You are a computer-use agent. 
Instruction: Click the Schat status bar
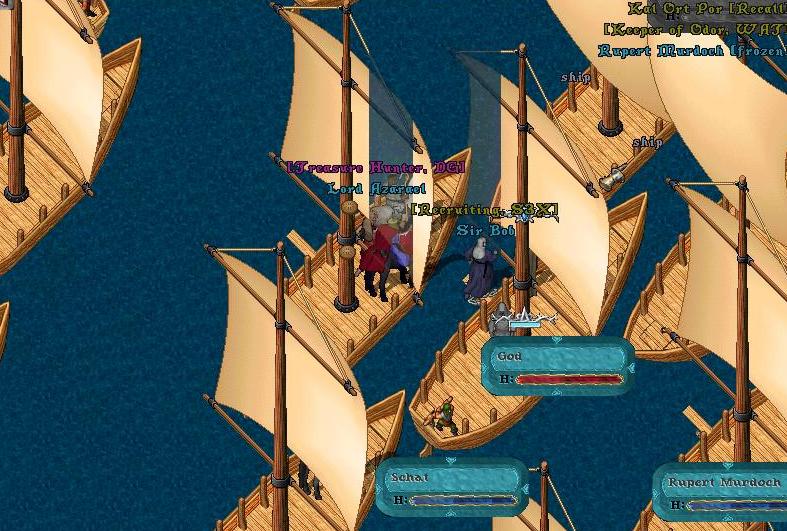pyautogui.click(x=452, y=488)
